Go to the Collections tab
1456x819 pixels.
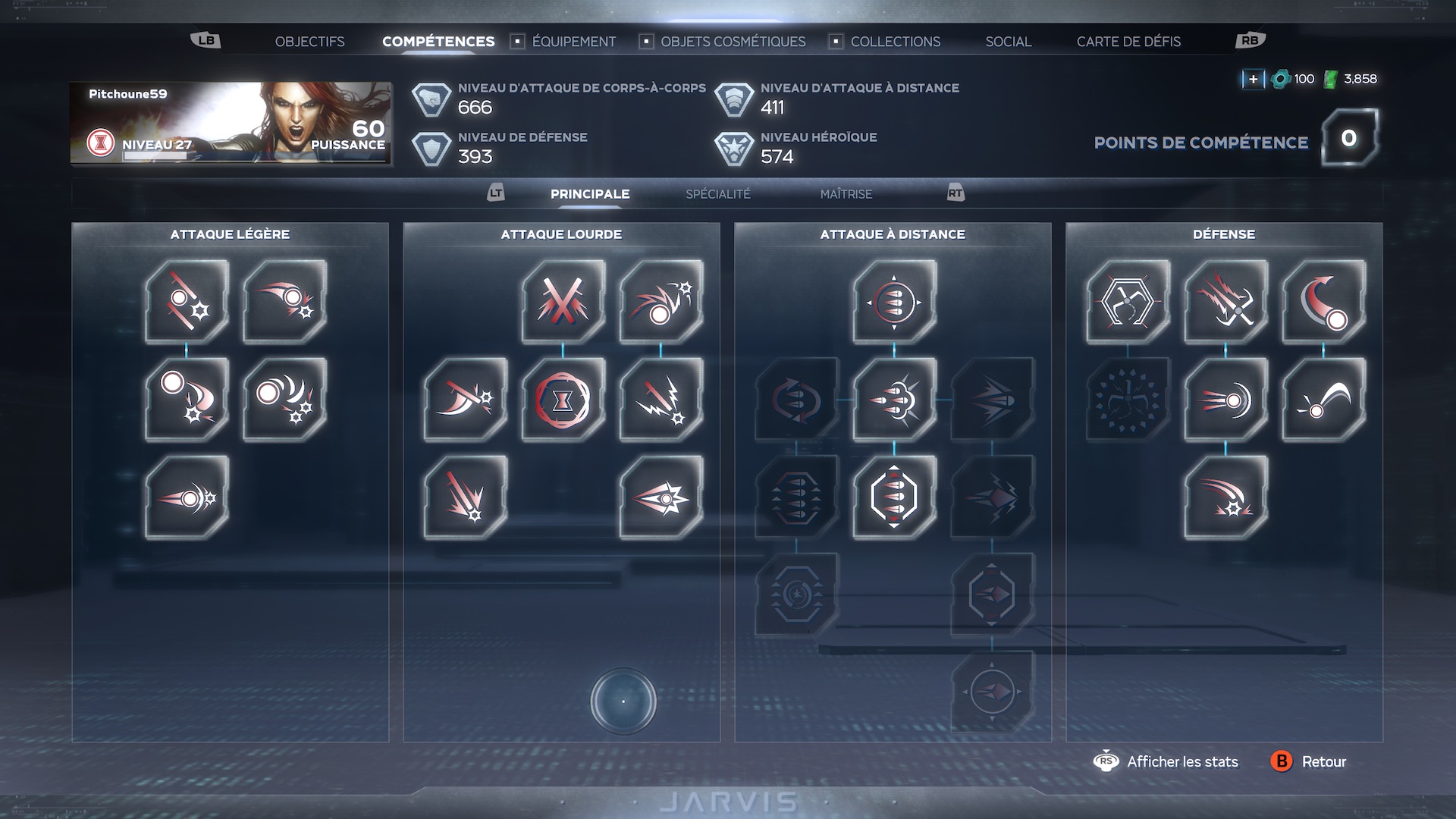(x=895, y=42)
